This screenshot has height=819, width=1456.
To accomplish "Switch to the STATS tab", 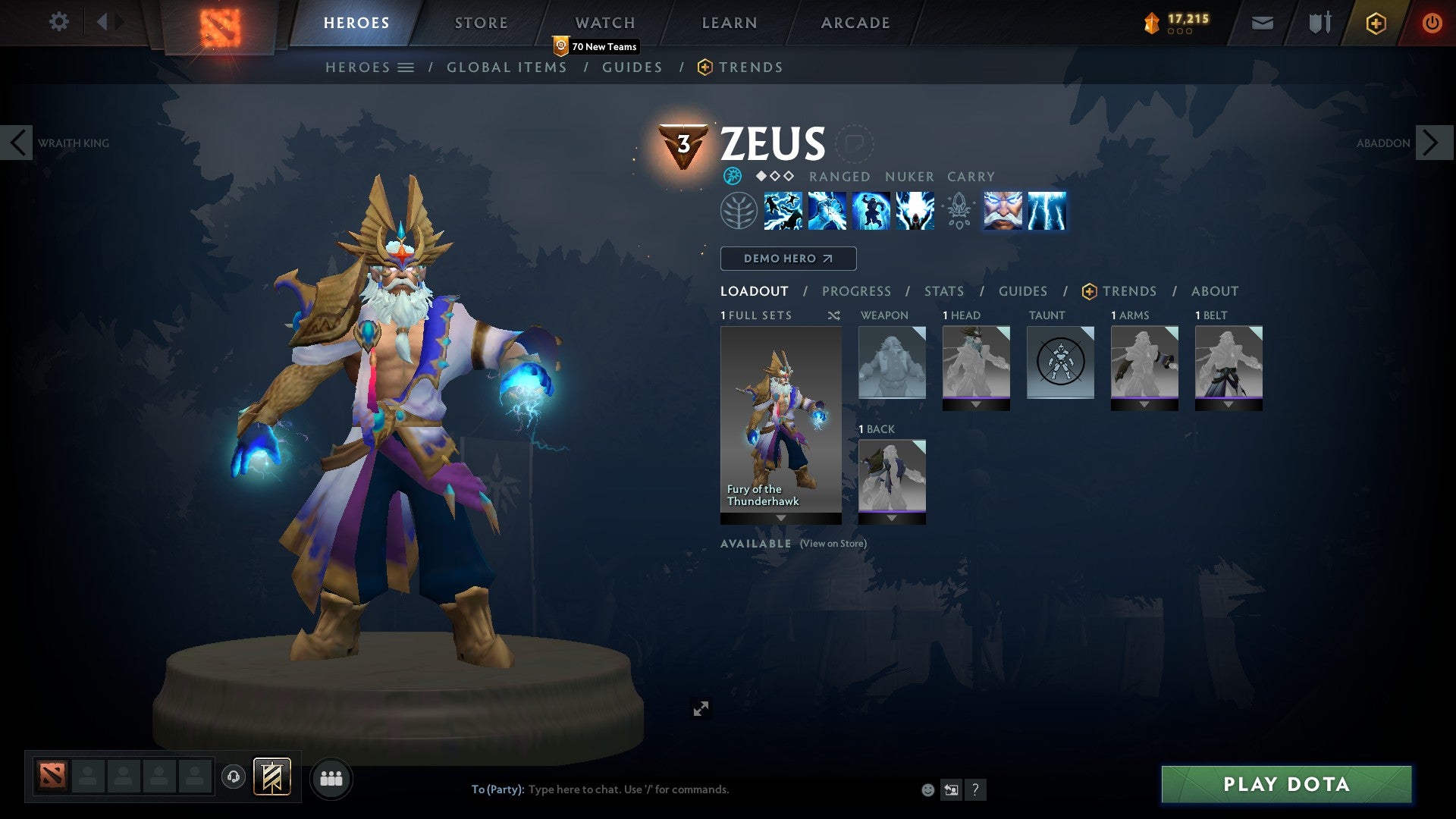I will [x=943, y=290].
